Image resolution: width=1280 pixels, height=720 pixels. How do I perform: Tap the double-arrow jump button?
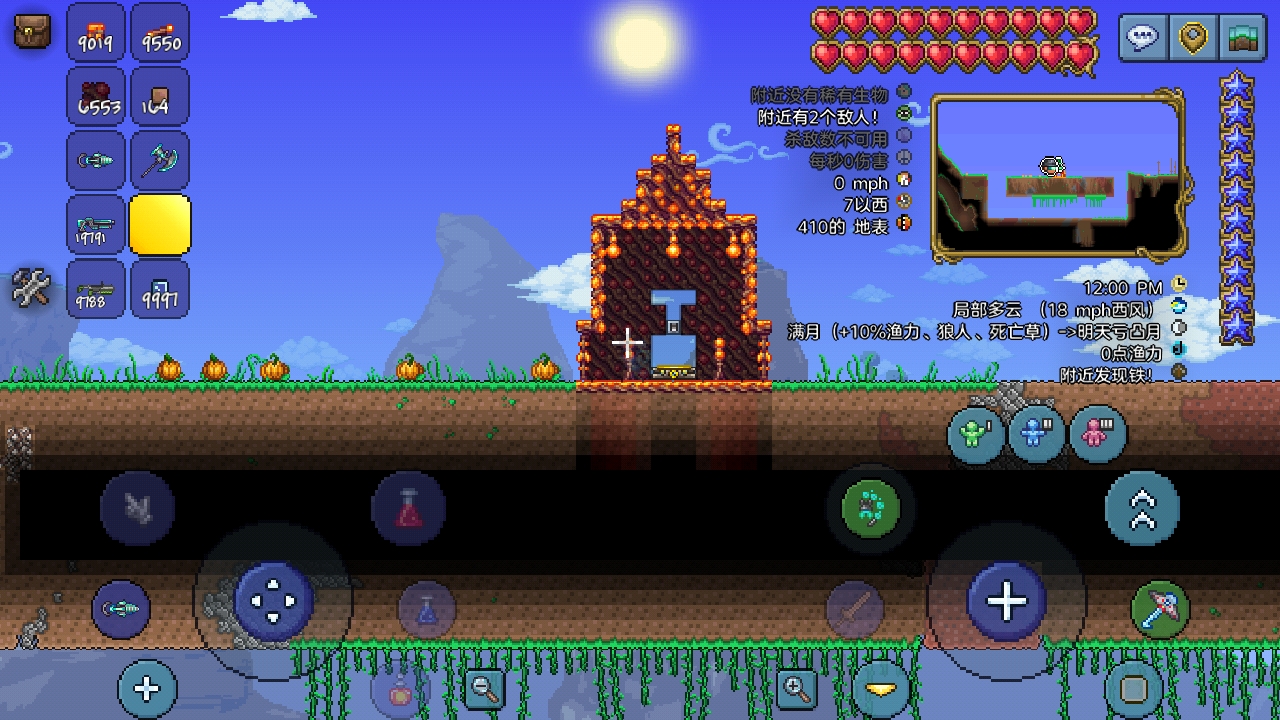pos(1142,509)
